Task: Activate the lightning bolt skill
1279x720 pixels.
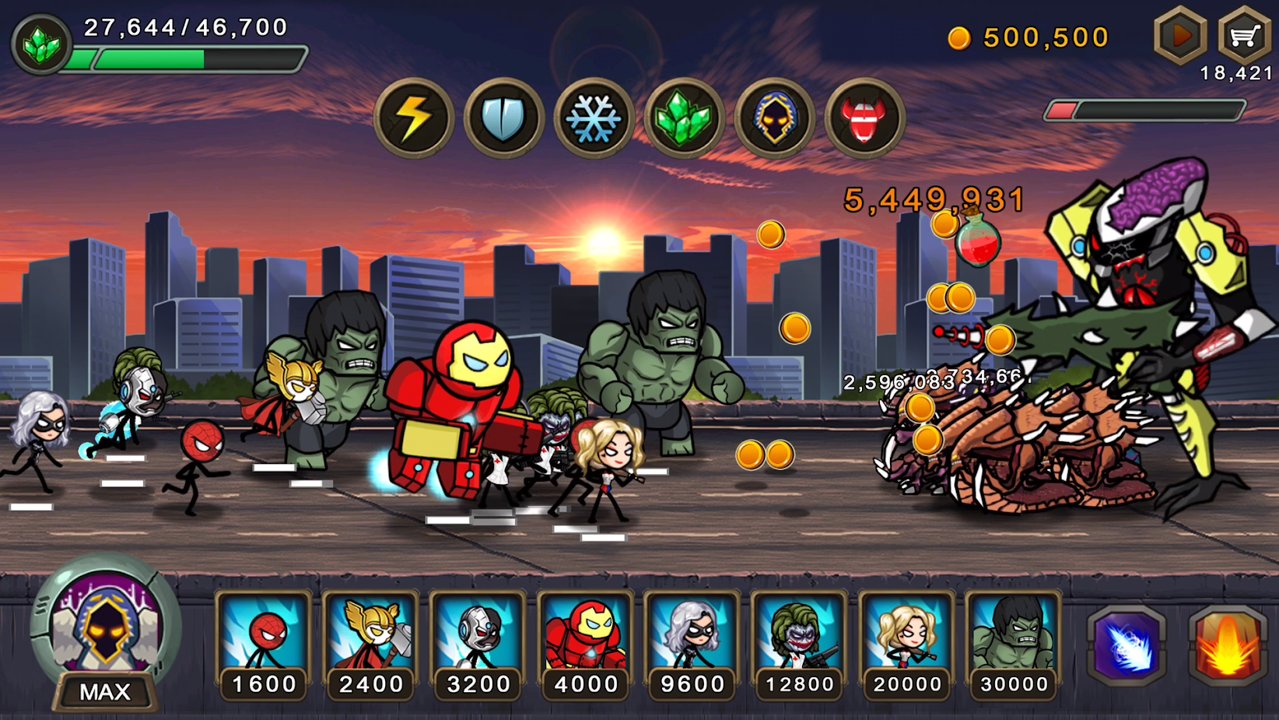Action: point(414,119)
